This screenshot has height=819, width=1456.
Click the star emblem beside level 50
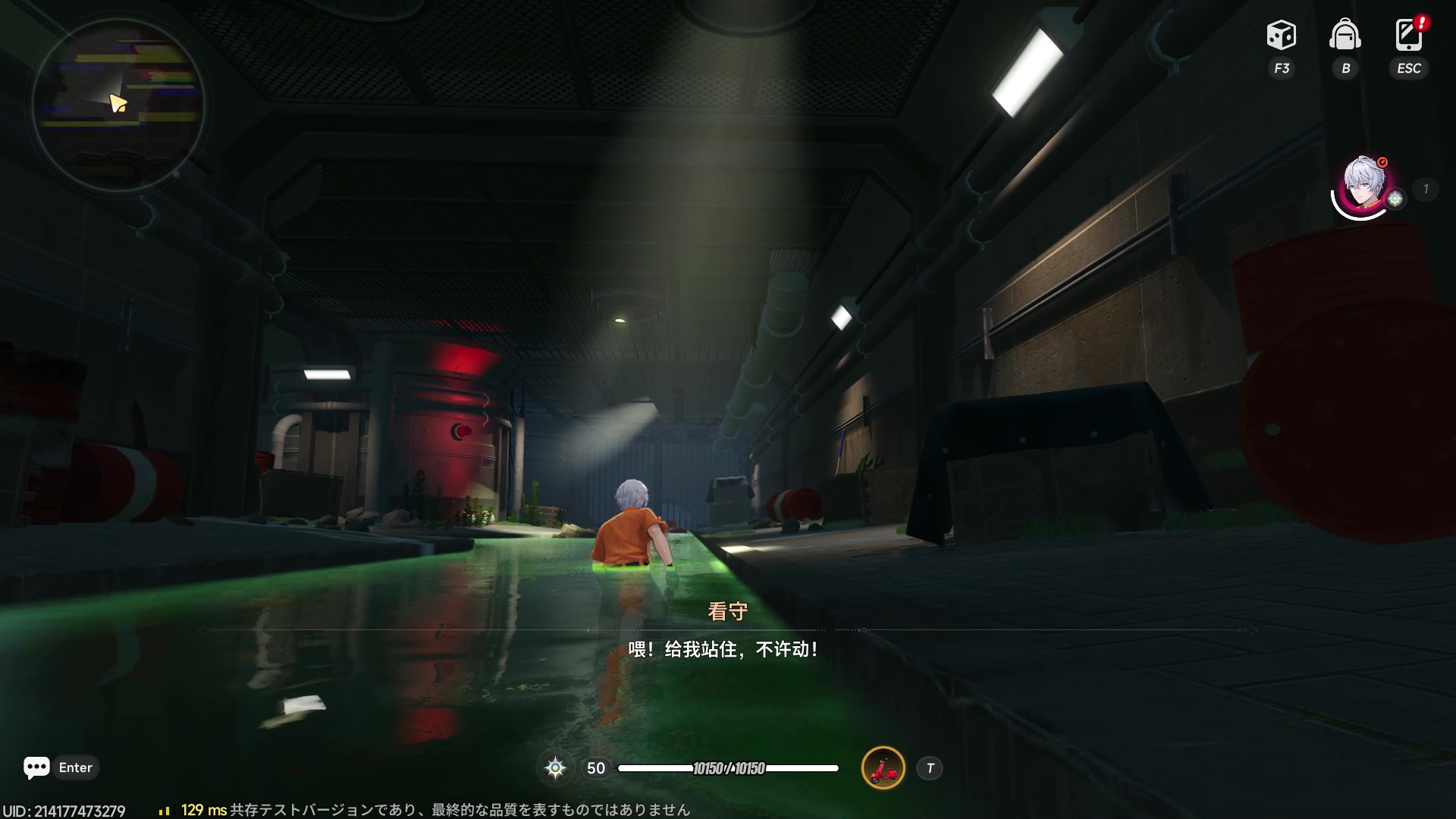point(555,768)
